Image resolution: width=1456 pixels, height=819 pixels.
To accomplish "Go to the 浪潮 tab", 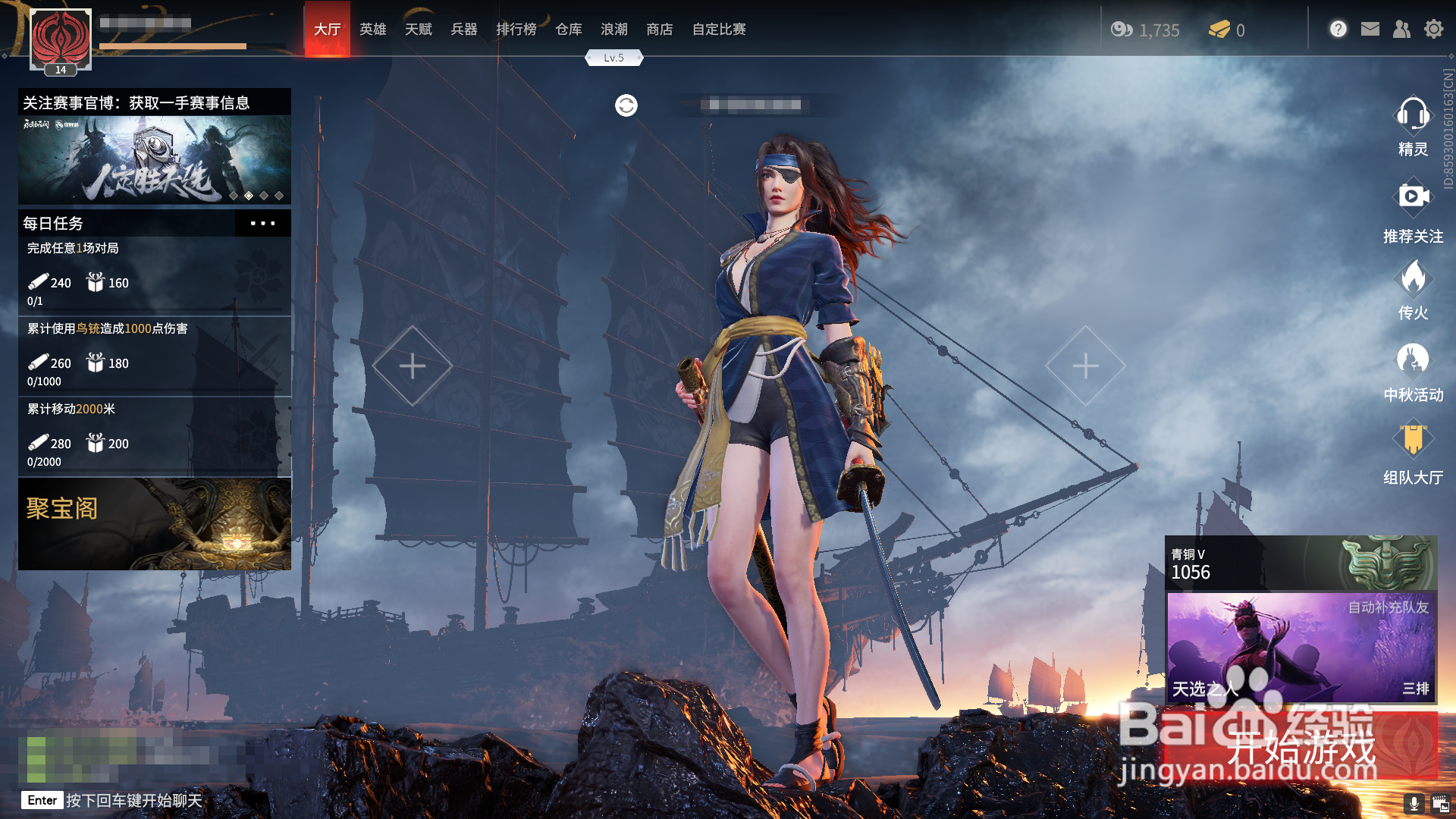I will click(x=613, y=30).
